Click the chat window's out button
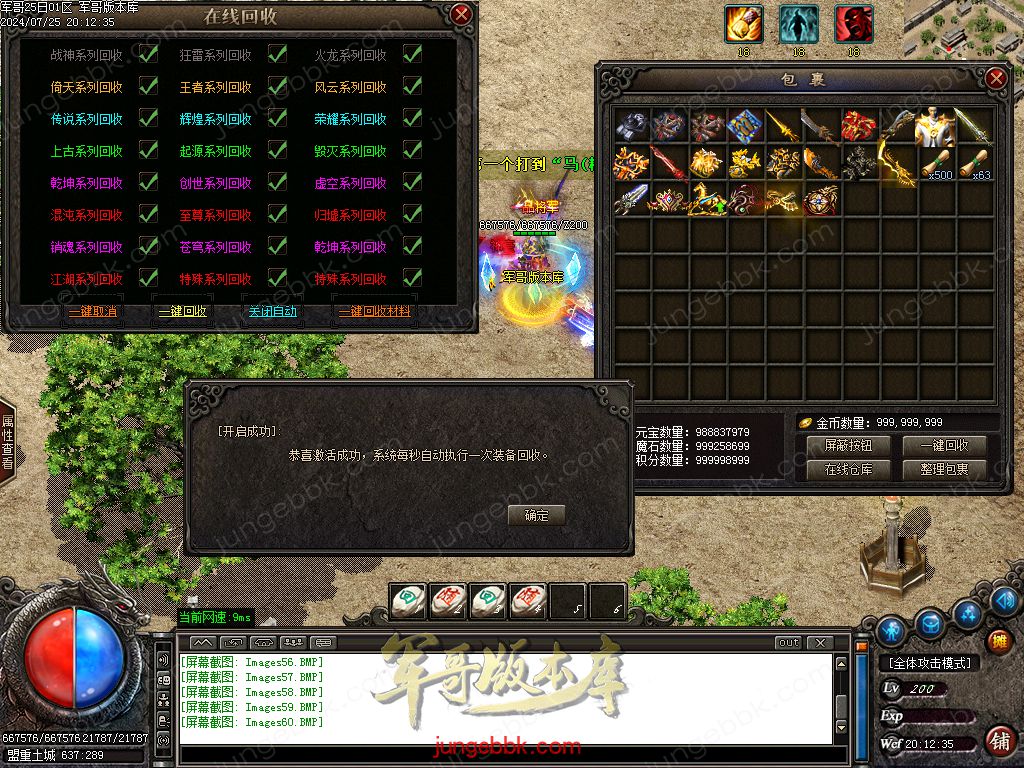 point(788,642)
